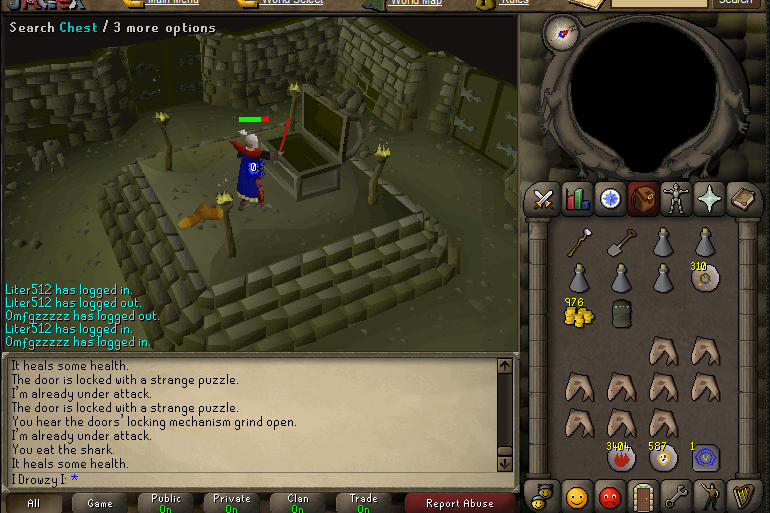
Task: Open the Combat Options tab
Action: pyautogui.click(x=543, y=199)
